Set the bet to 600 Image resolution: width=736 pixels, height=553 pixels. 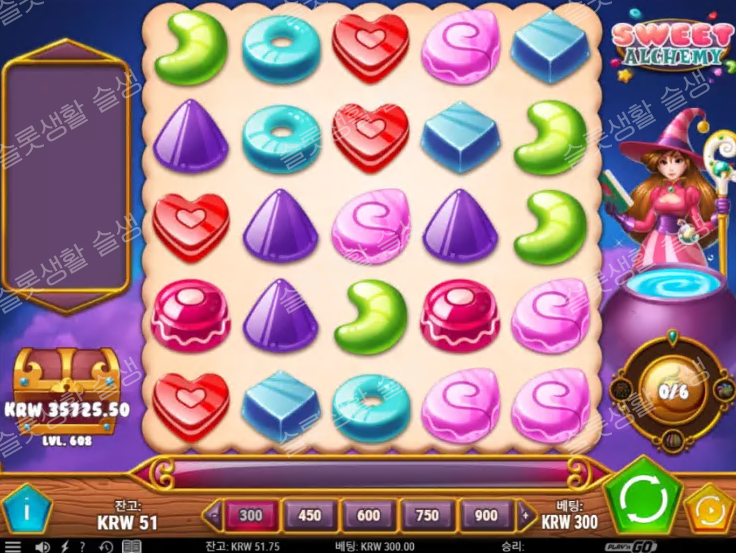pos(369,516)
